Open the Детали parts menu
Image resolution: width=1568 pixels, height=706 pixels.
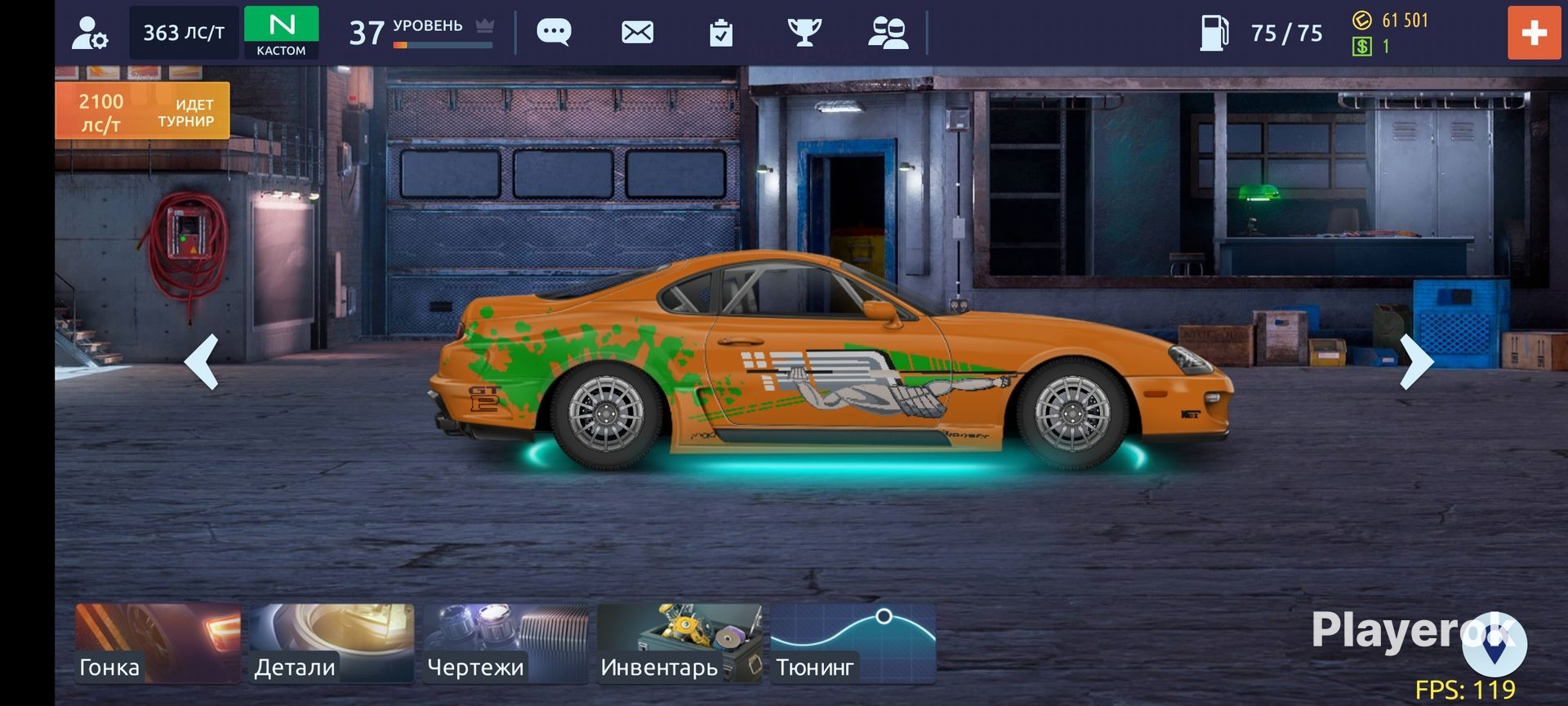click(332, 643)
